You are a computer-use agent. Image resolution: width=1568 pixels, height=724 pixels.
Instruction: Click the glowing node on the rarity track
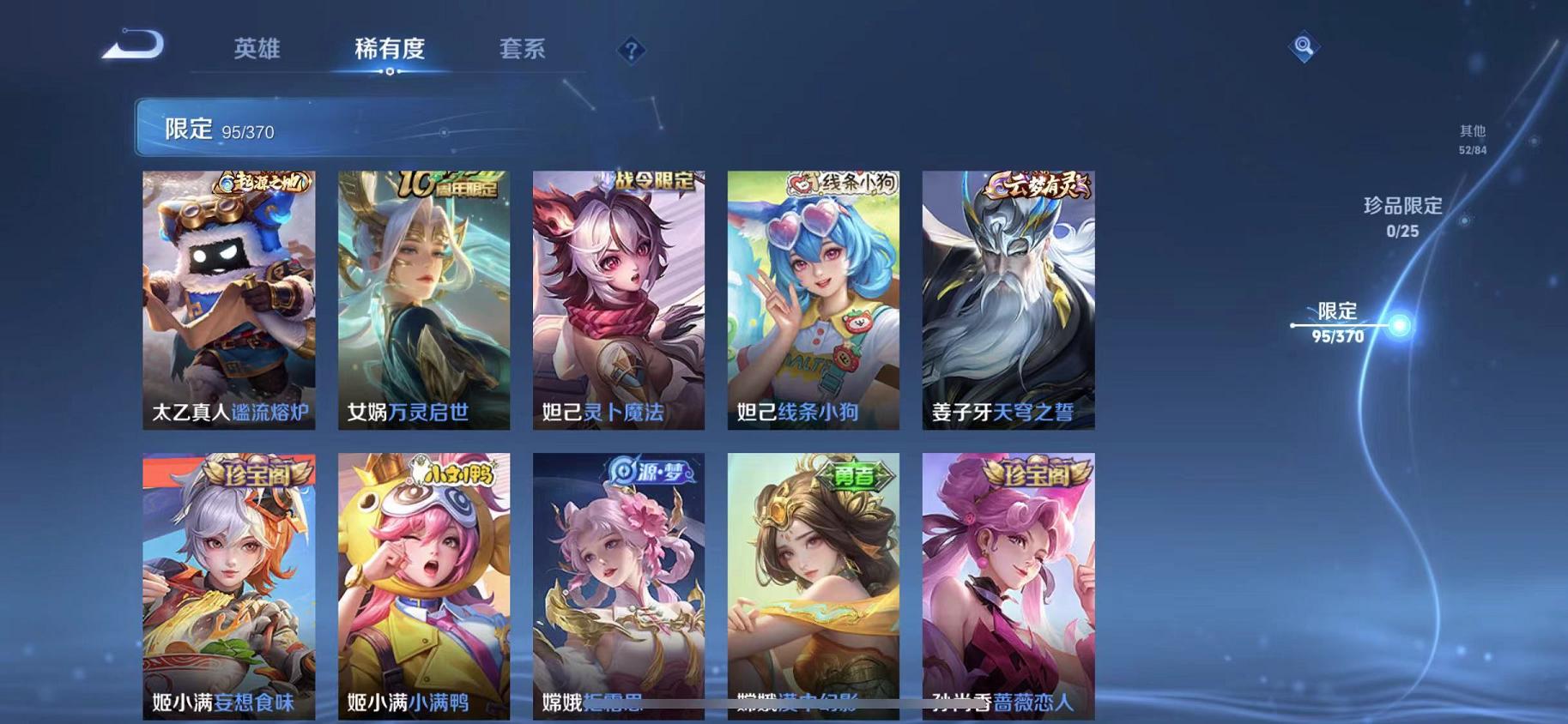1399,326
